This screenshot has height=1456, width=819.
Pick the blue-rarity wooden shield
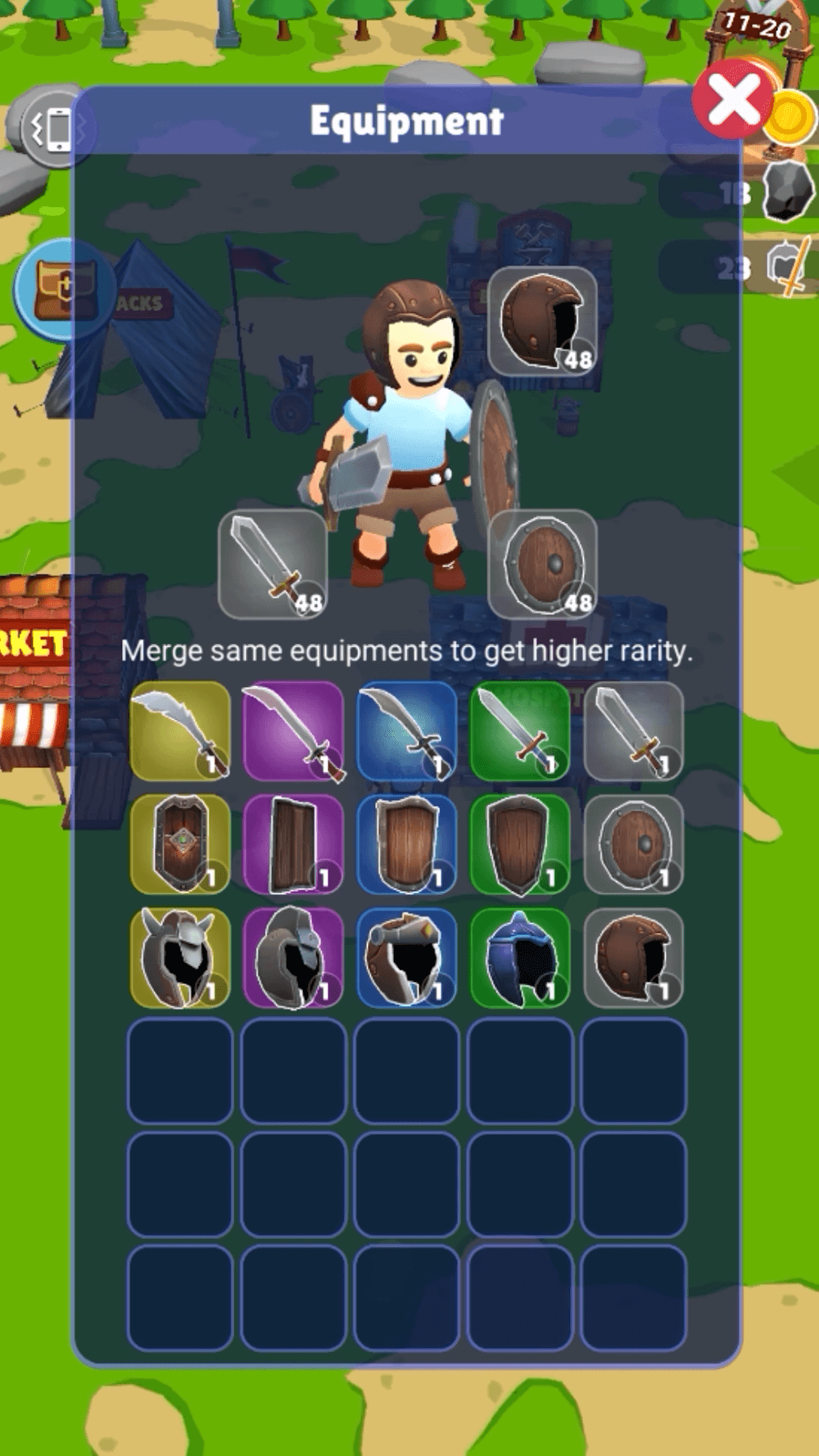click(x=406, y=843)
